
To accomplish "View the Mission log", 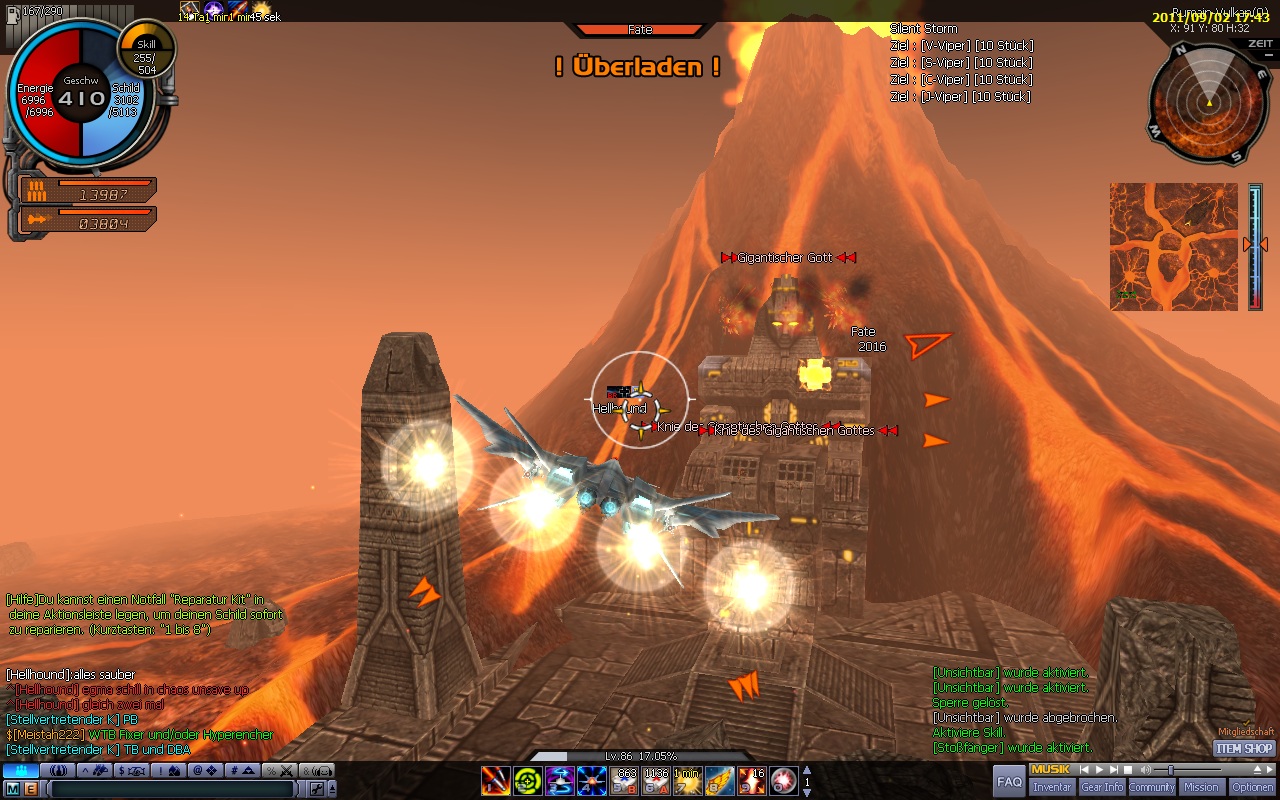I will tap(1201, 787).
